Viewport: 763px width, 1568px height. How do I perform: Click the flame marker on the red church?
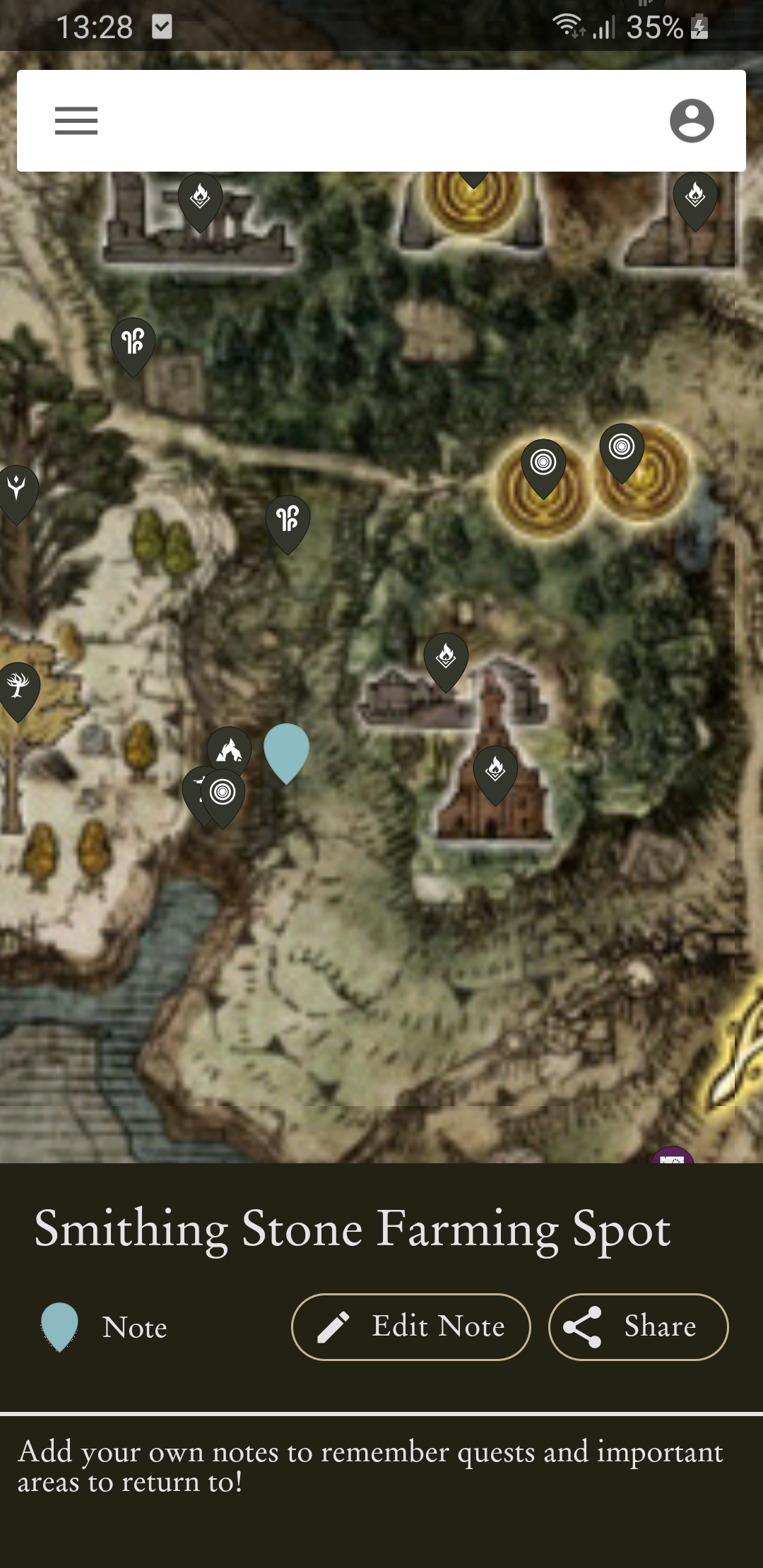coord(495,769)
